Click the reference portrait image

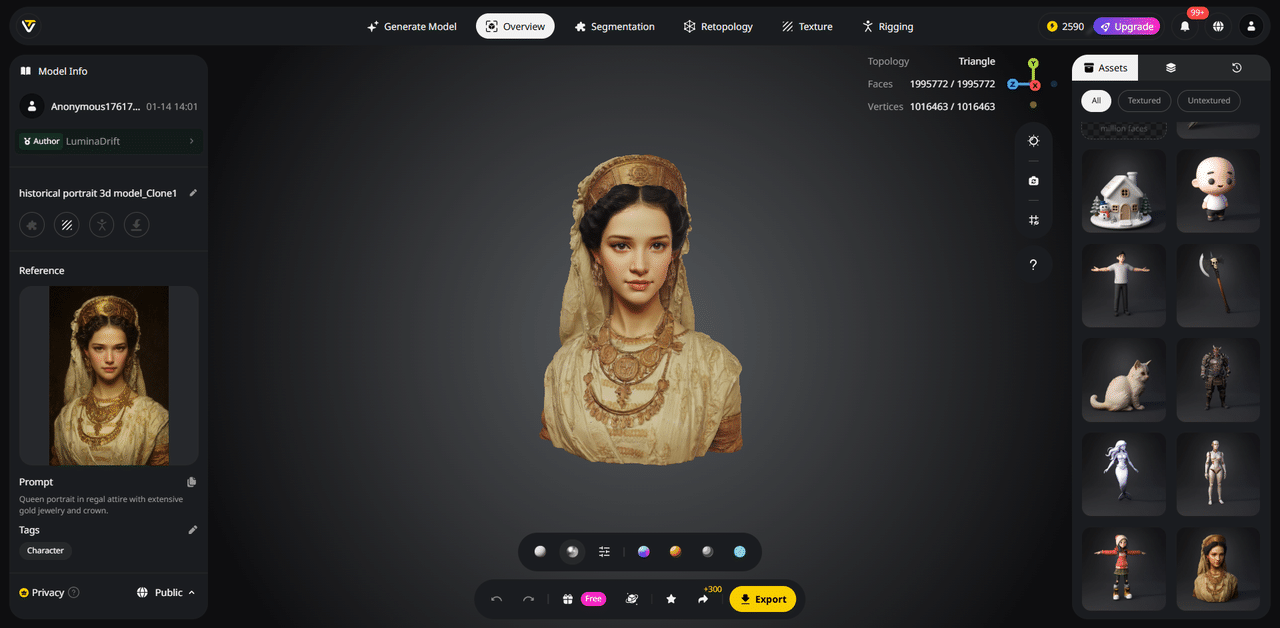pos(109,375)
